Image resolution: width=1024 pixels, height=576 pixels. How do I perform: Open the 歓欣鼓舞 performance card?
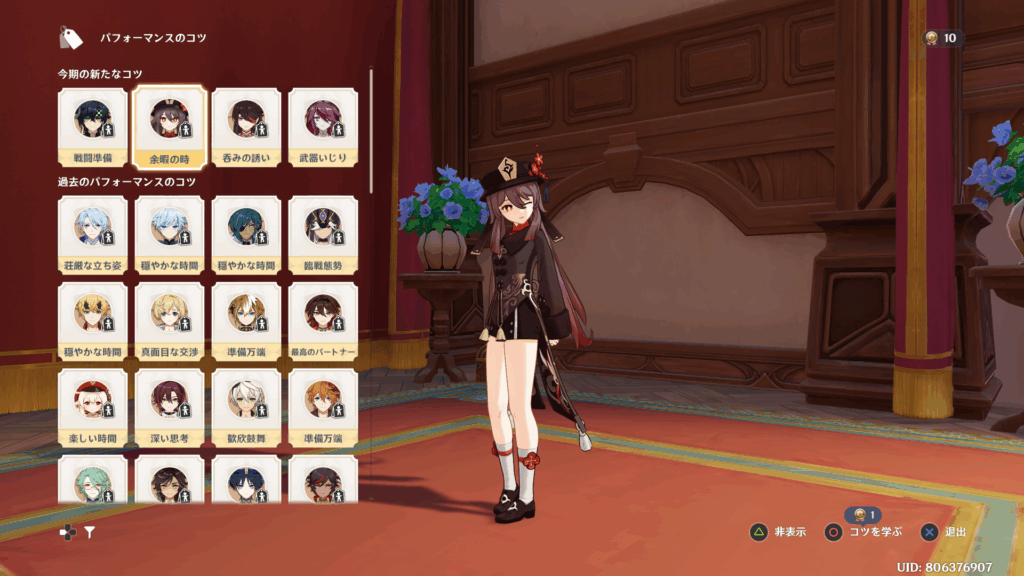tap(246, 408)
